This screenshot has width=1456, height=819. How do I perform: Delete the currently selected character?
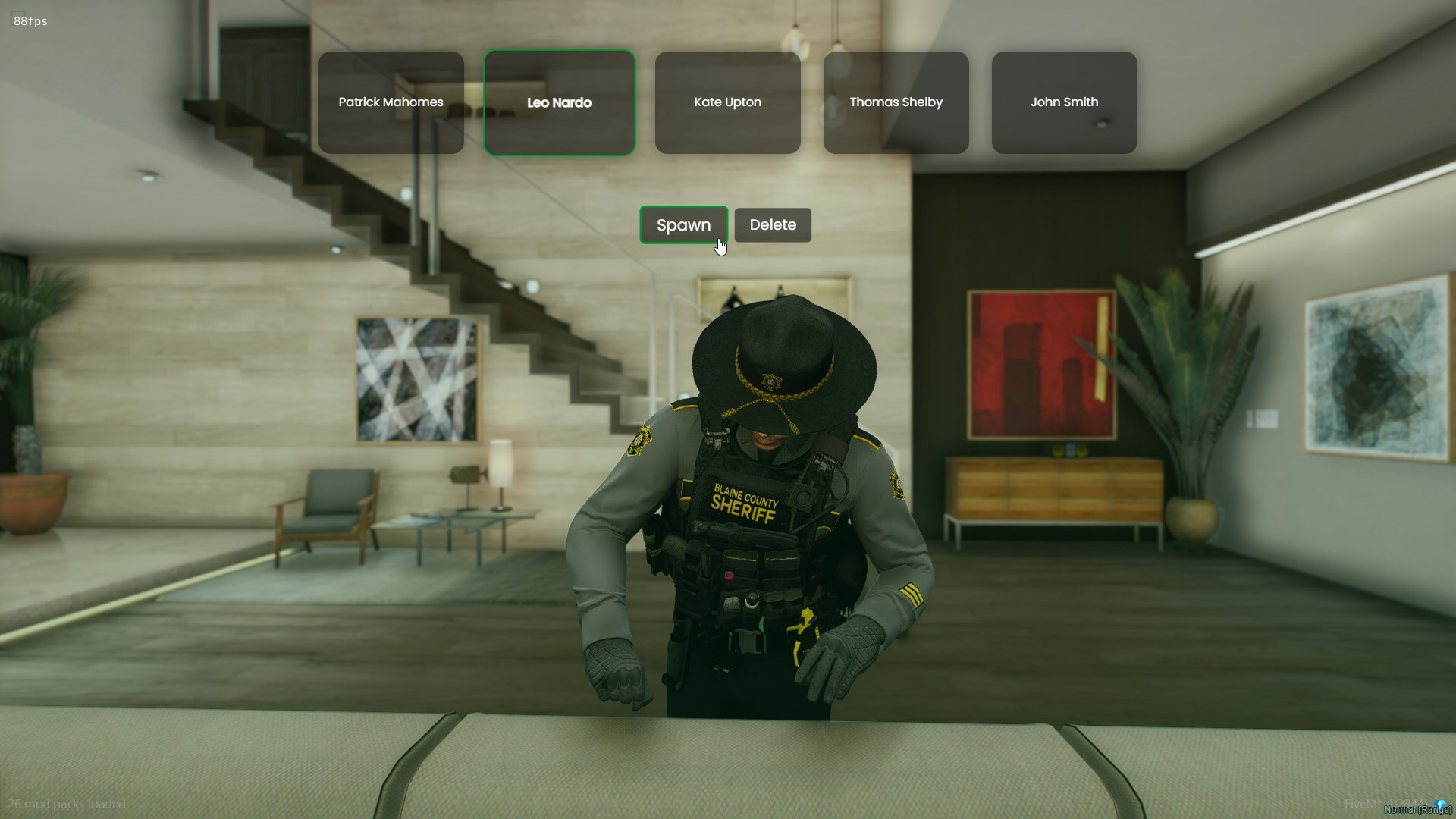[772, 224]
